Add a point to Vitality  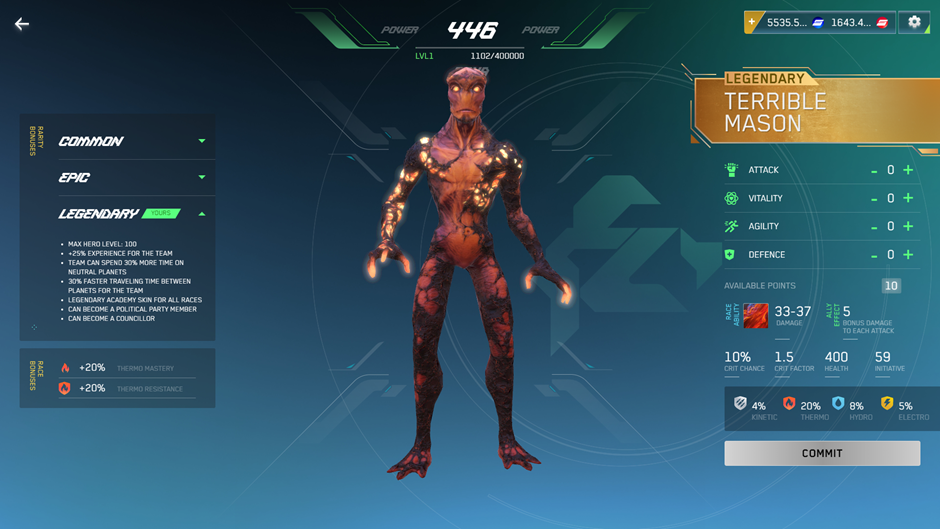pyautogui.click(x=908, y=198)
